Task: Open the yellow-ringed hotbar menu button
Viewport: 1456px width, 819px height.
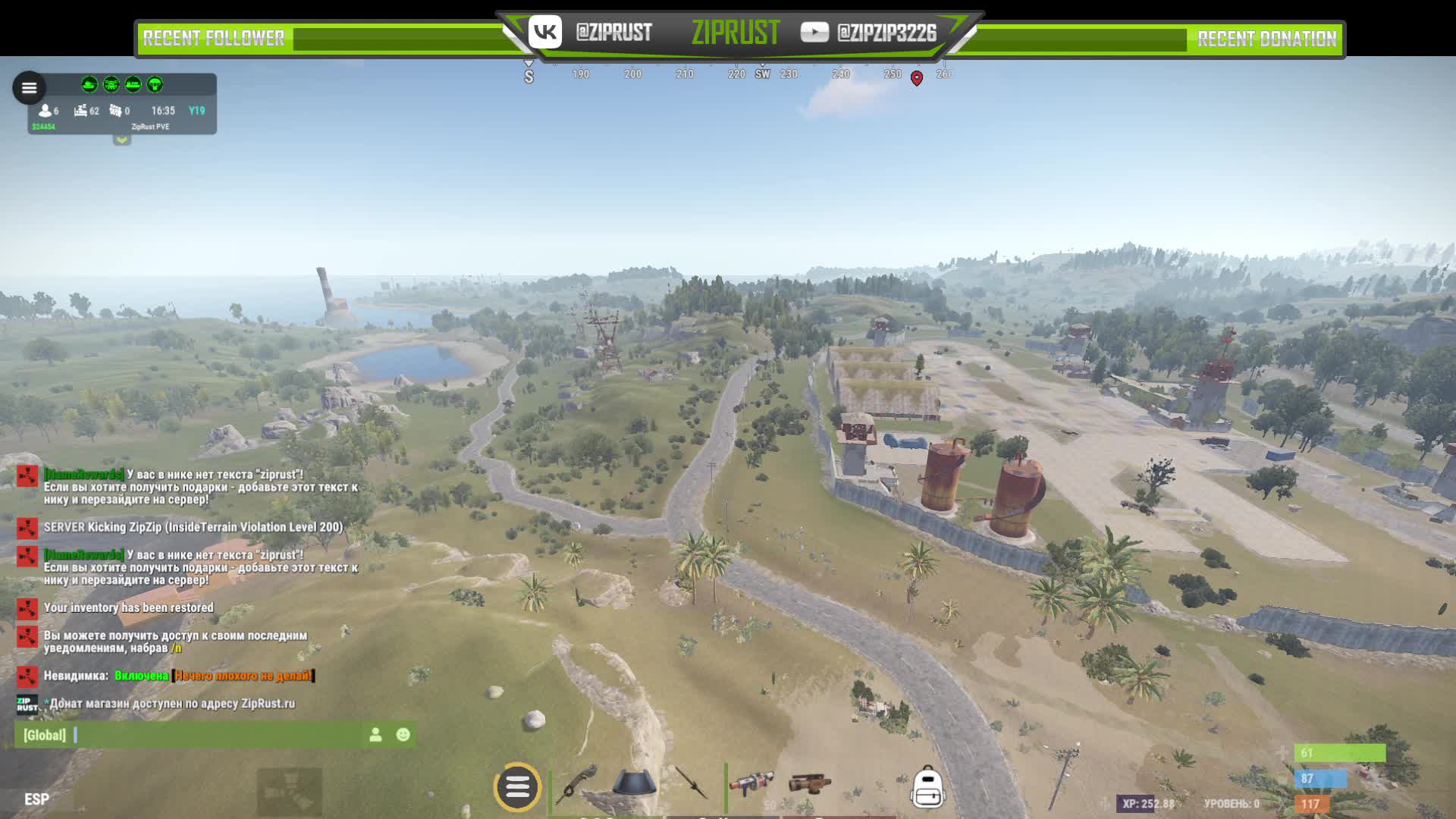Action: [x=517, y=787]
